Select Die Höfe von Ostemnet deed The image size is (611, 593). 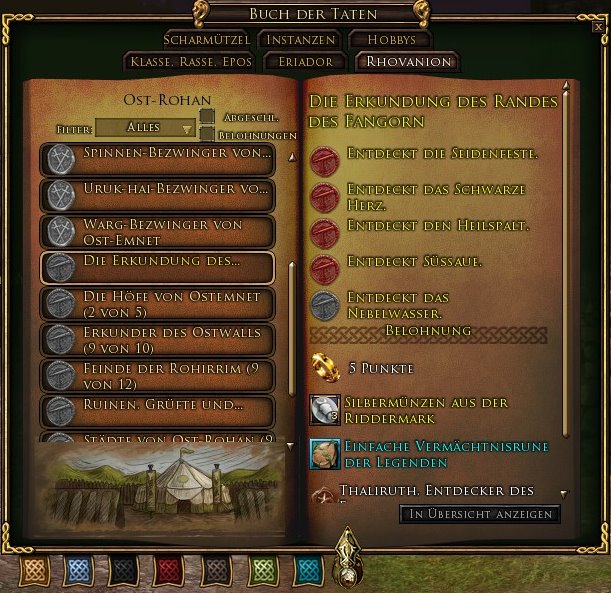pyautogui.click(x=156, y=303)
